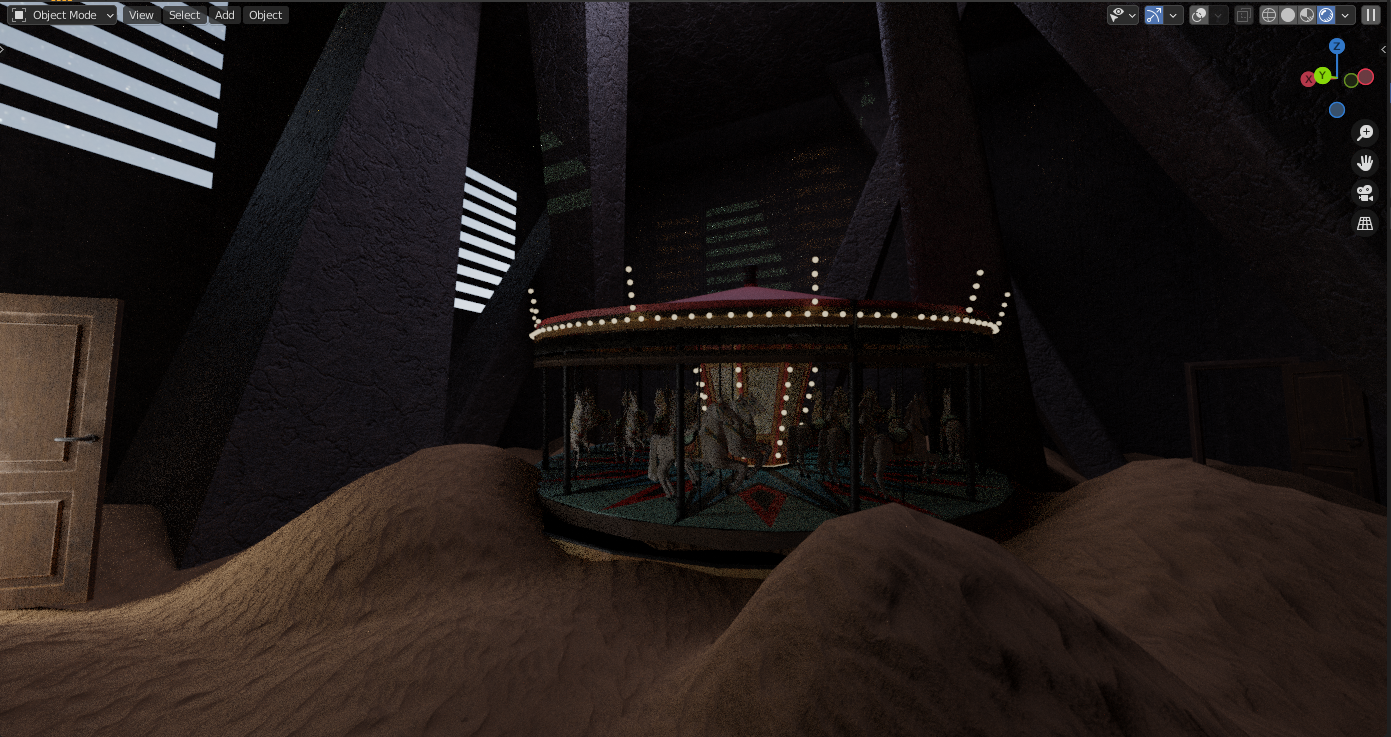Switch to solid shading
1391x737 pixels.
1288,15
